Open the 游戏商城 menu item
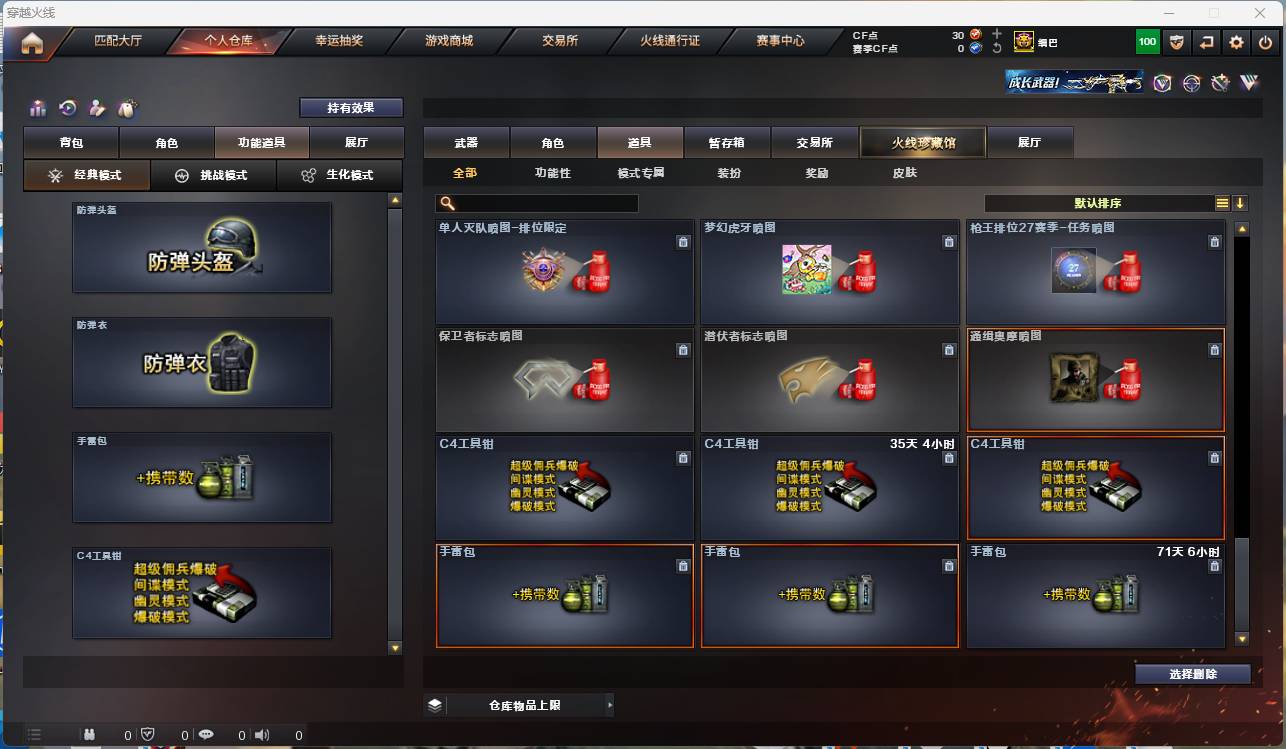 (448, 42)
